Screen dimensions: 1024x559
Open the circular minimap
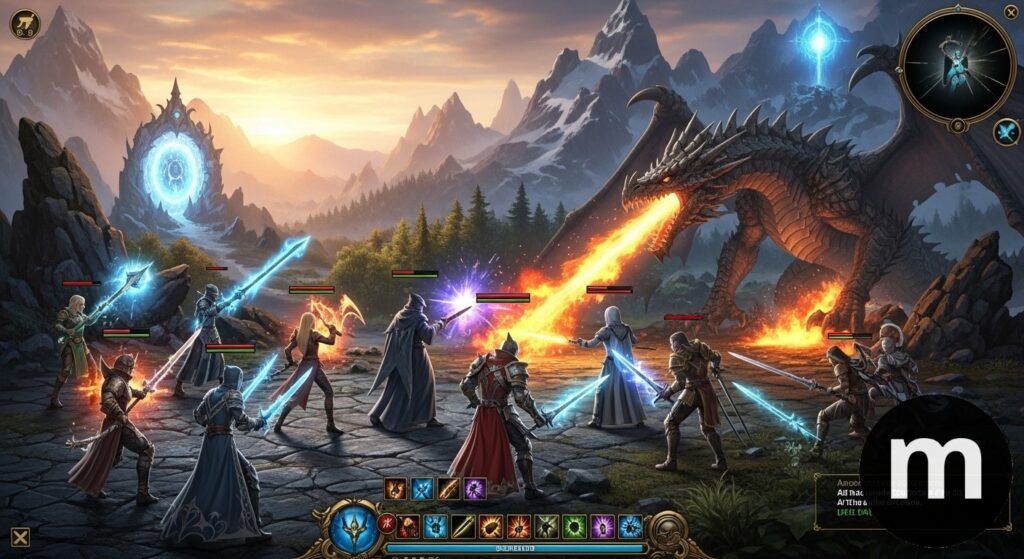[957, 66]
